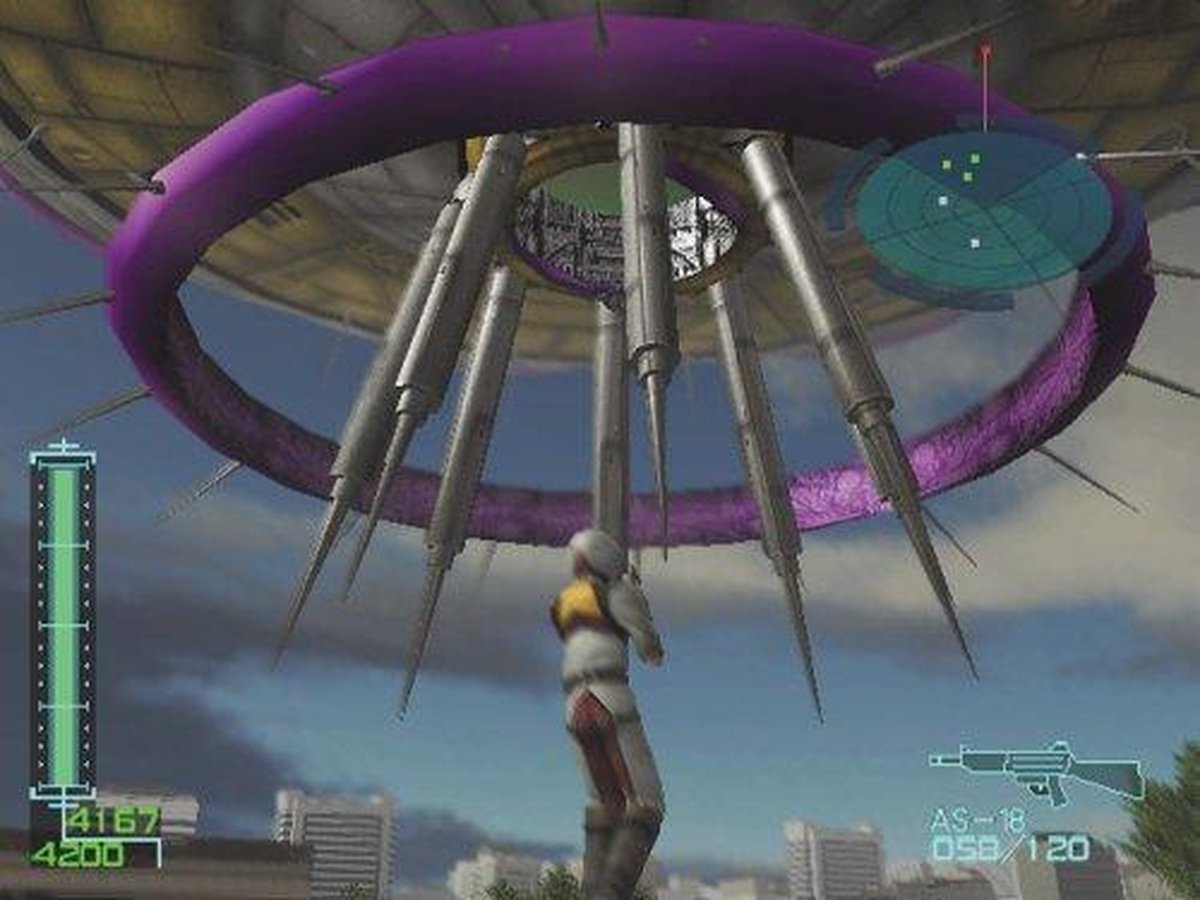This screenshot has height=900, width=1200.
Task: Select the AS-18 assault rifle icon
Action: 1035,771
